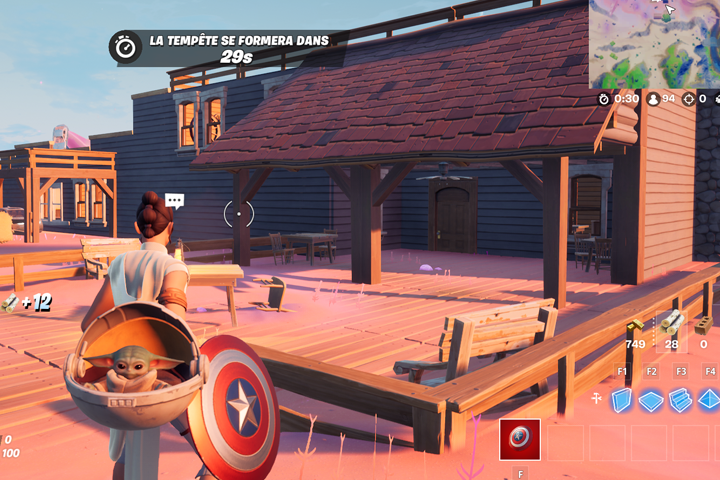This screenshot has width=720, height=480.
Task: Open the minimap in the corner
Action: point(654,44)
